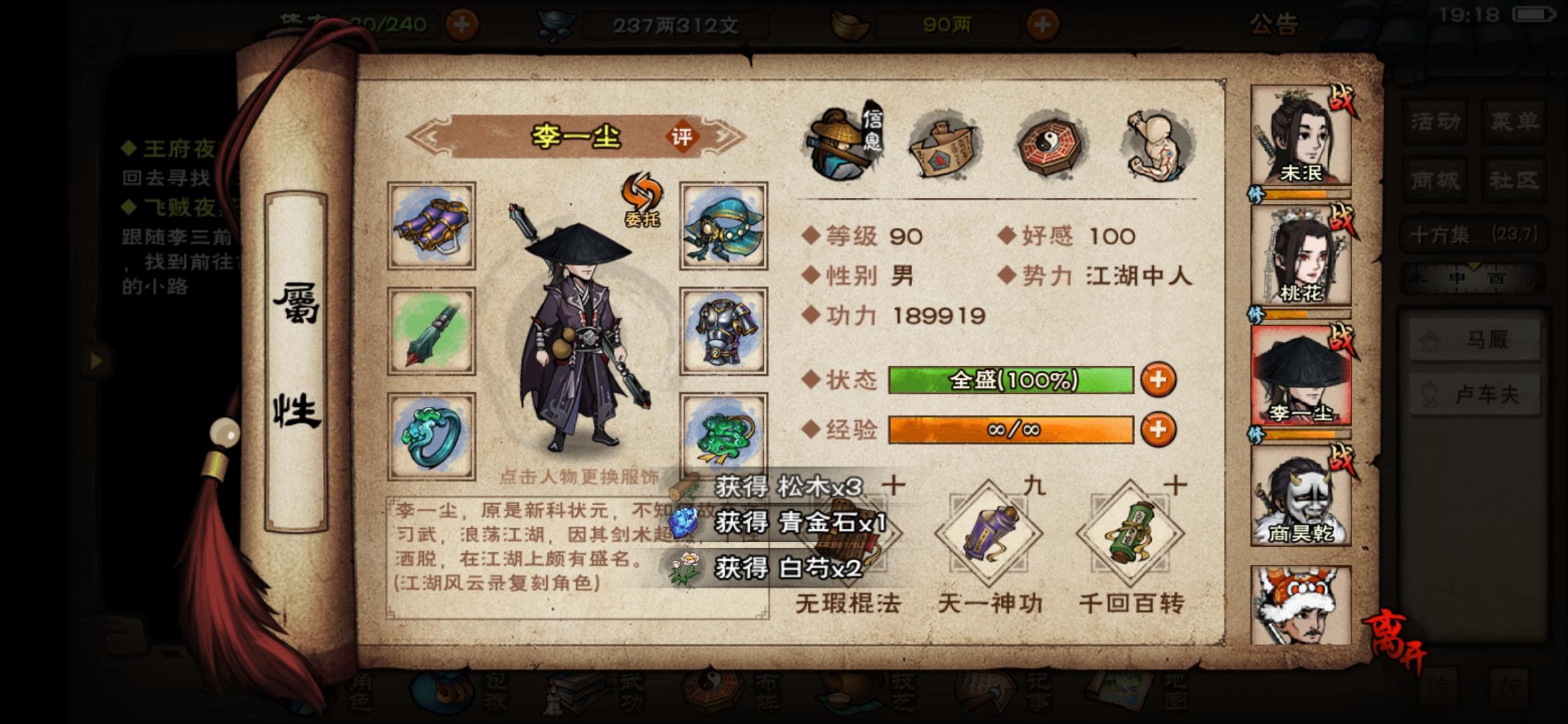
Task: Toggle the 战 battle marker on 未泯
Action: pos(1342,100)
